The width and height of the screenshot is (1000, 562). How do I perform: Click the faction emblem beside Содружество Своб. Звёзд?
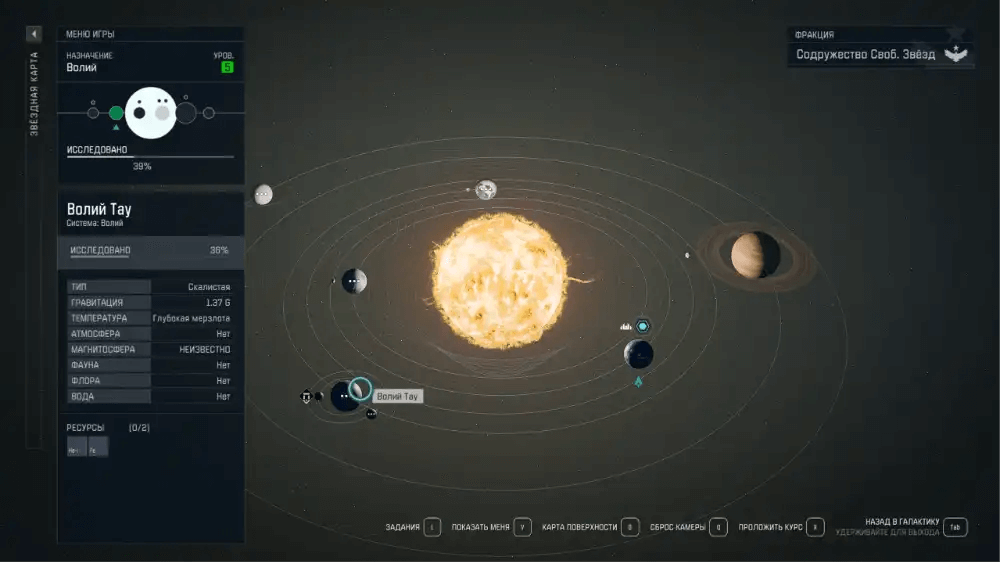pyautogui.click(x=958, y=54)
